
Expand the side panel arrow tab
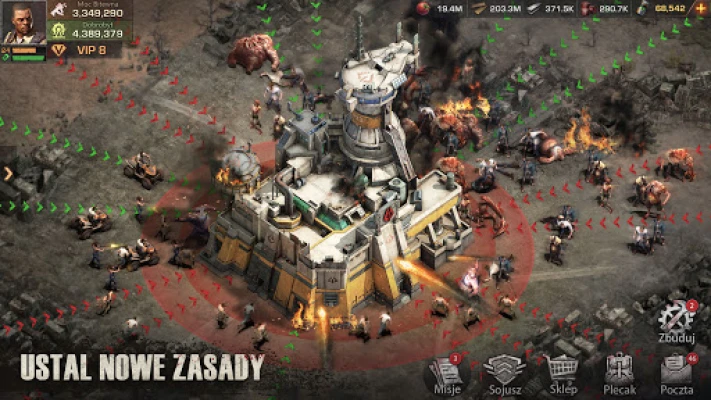pos(8,173)
